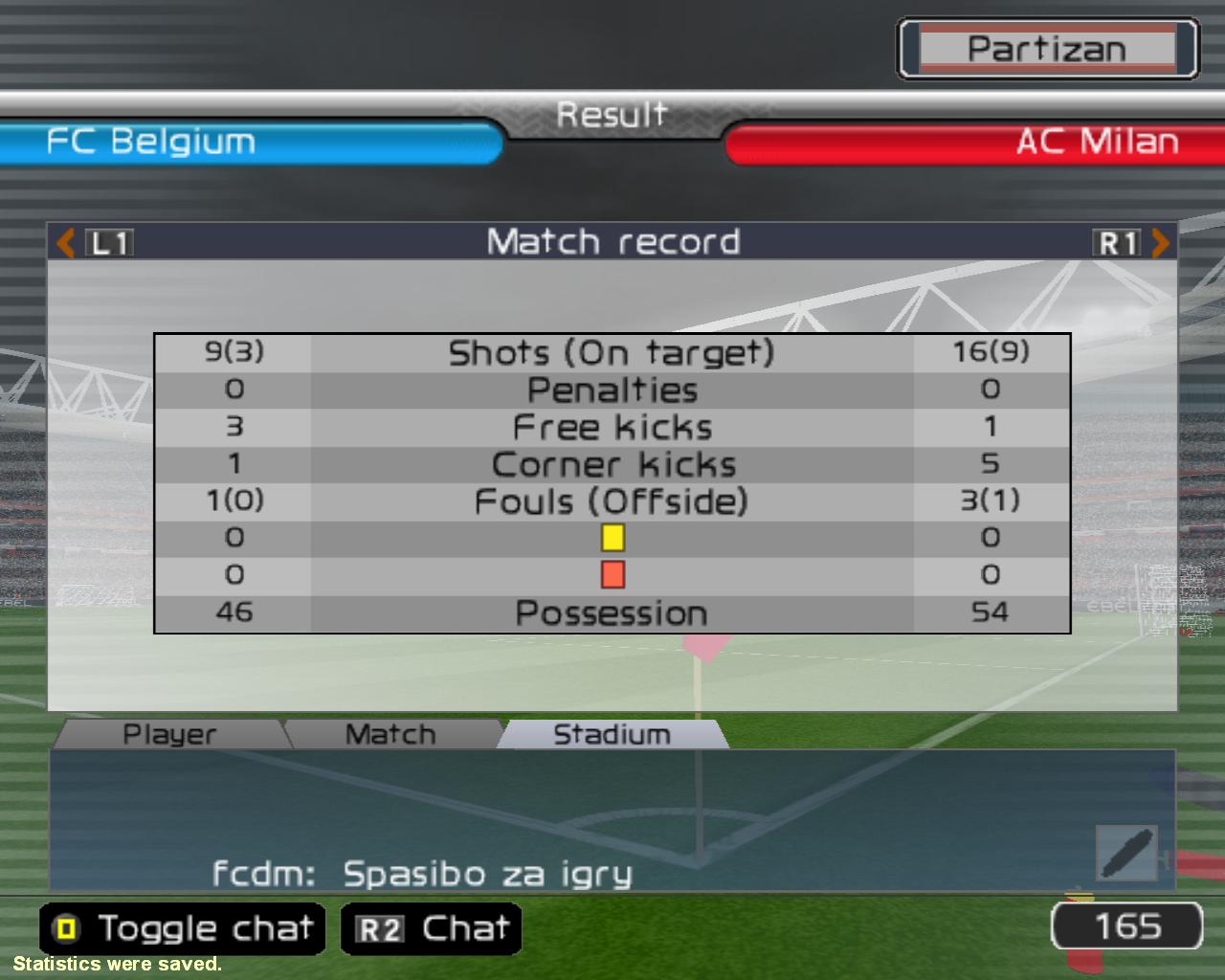Viewport: 1225px width, 980px height.
Task: Click the left orange arrow beside Match record
Action: [x=65, y=243]
